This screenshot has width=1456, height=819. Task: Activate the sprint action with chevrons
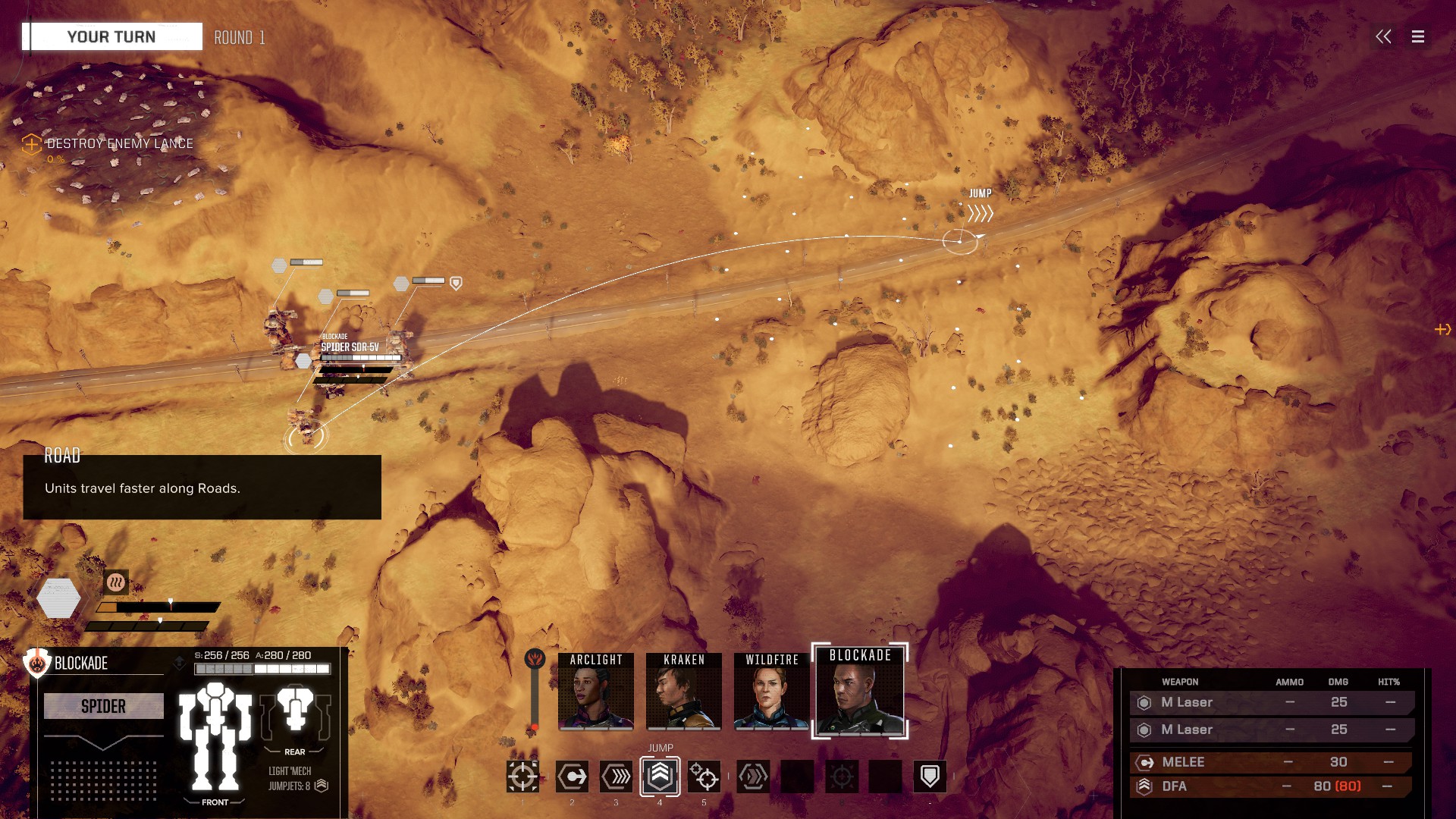tap(616, 777)
